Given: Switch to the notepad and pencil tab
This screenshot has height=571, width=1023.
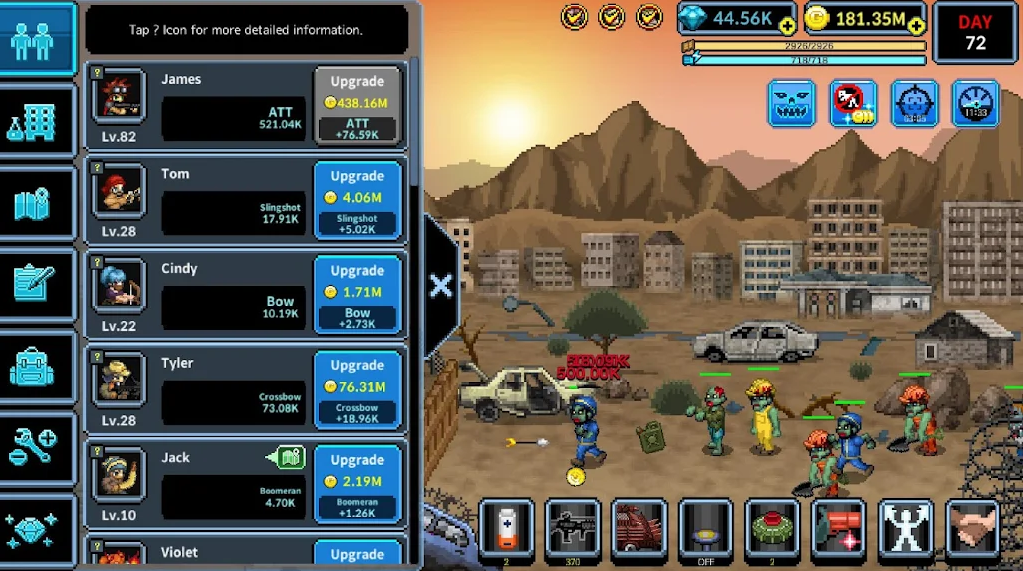Looking at the screenshot, I should [x=38, y=285].
